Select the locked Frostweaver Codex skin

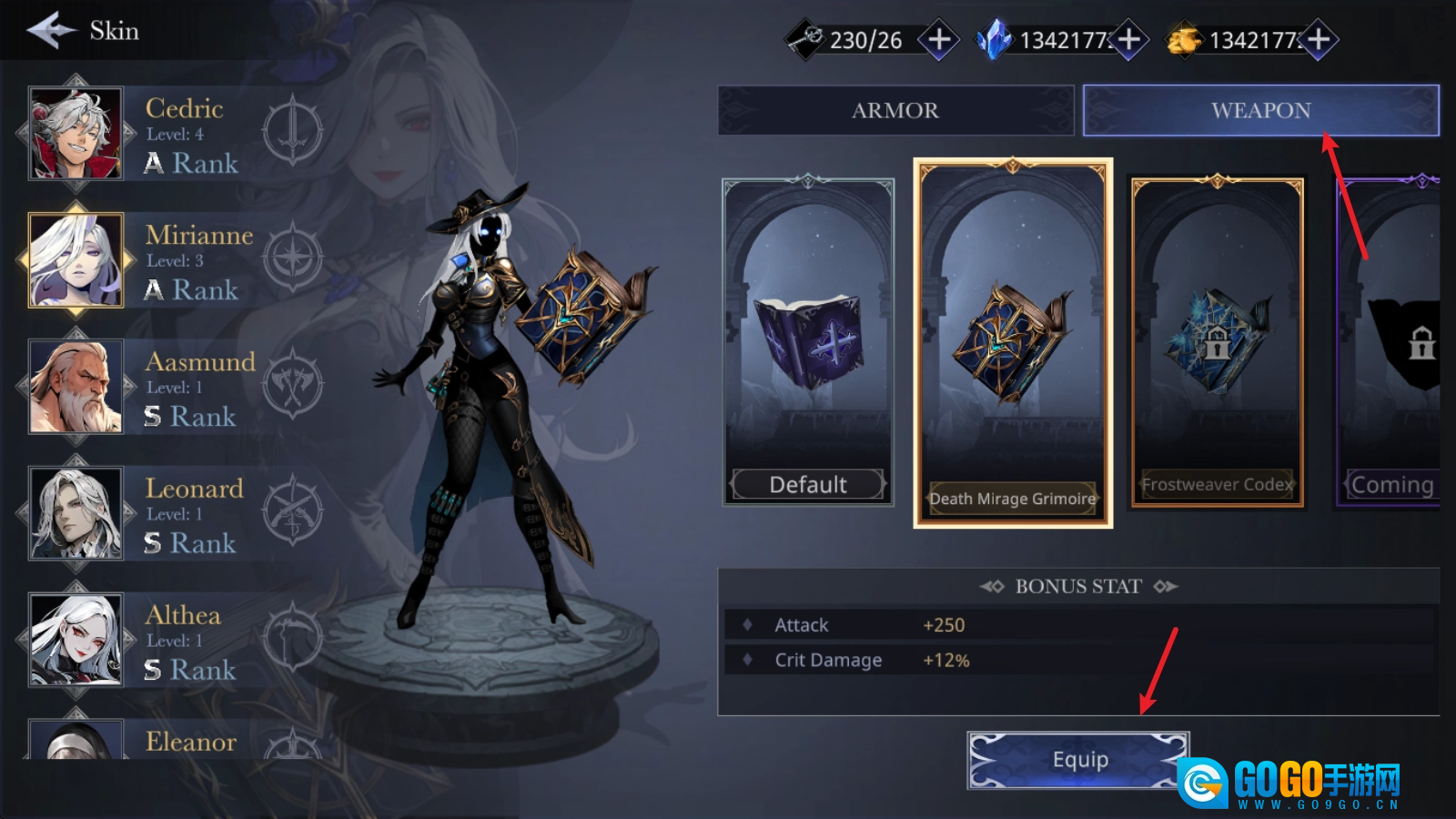click(x=1218, y=342)
